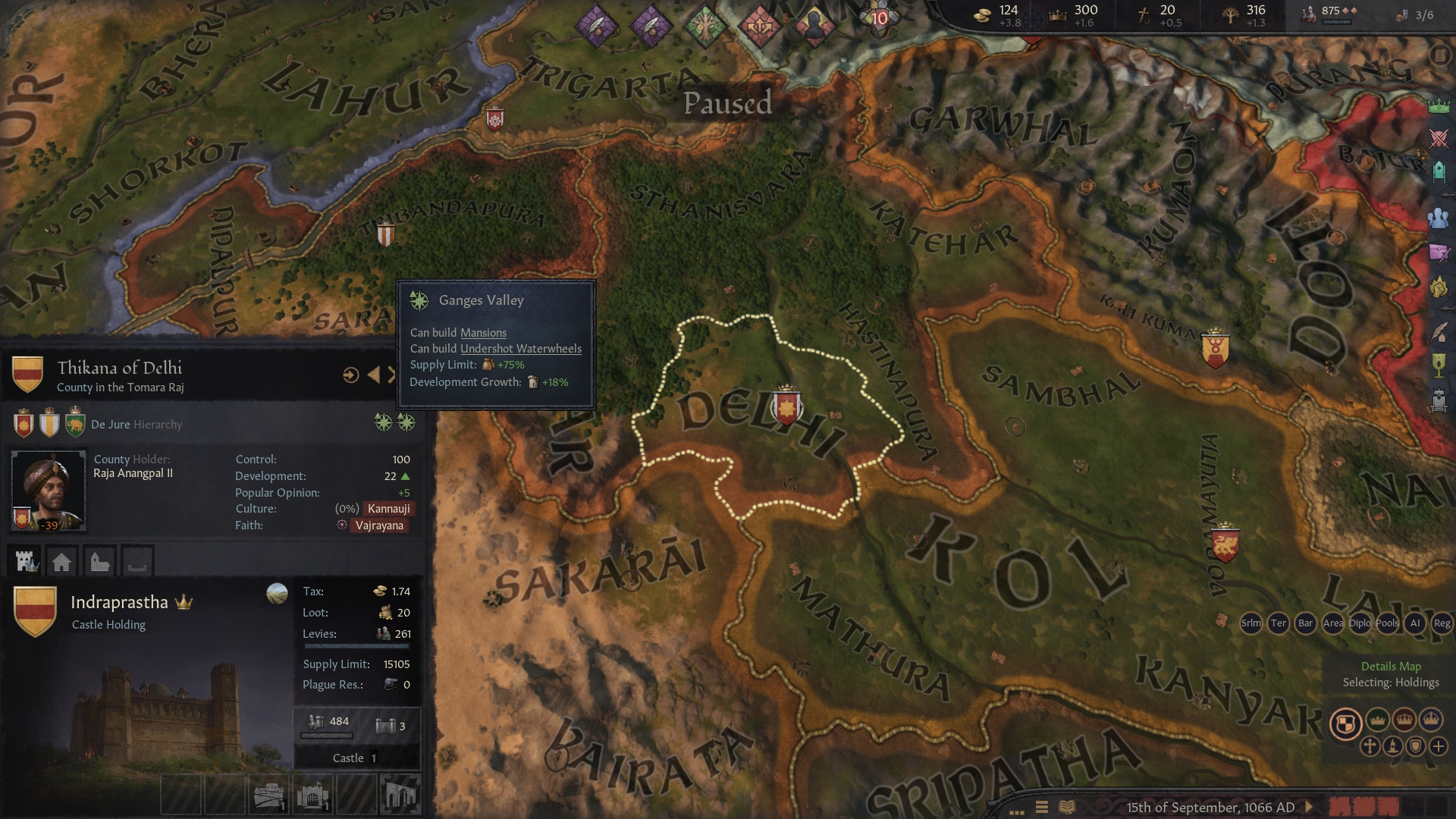Image resolution: width=1456 pixels, height=819 pixels.
Task: Open the Vajrayana faith link
Action: pos(379,526)
